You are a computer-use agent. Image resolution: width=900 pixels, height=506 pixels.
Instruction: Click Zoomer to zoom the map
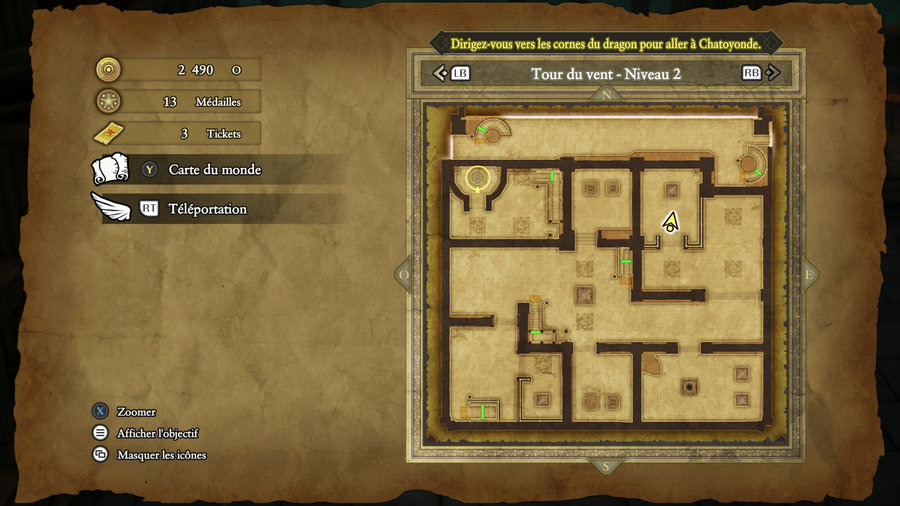(135, 412)
